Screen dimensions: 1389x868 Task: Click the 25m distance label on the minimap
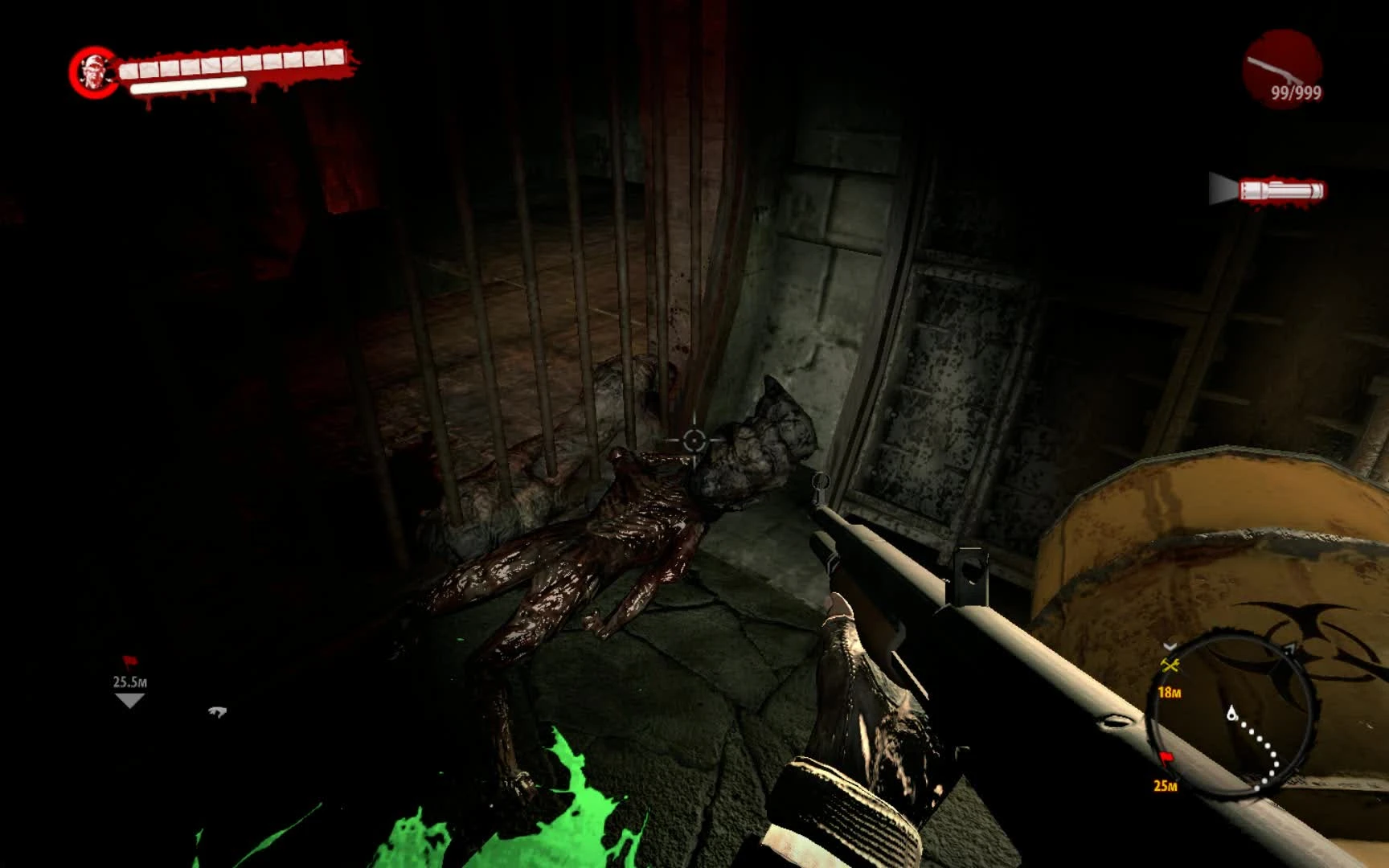point(1166,785)
